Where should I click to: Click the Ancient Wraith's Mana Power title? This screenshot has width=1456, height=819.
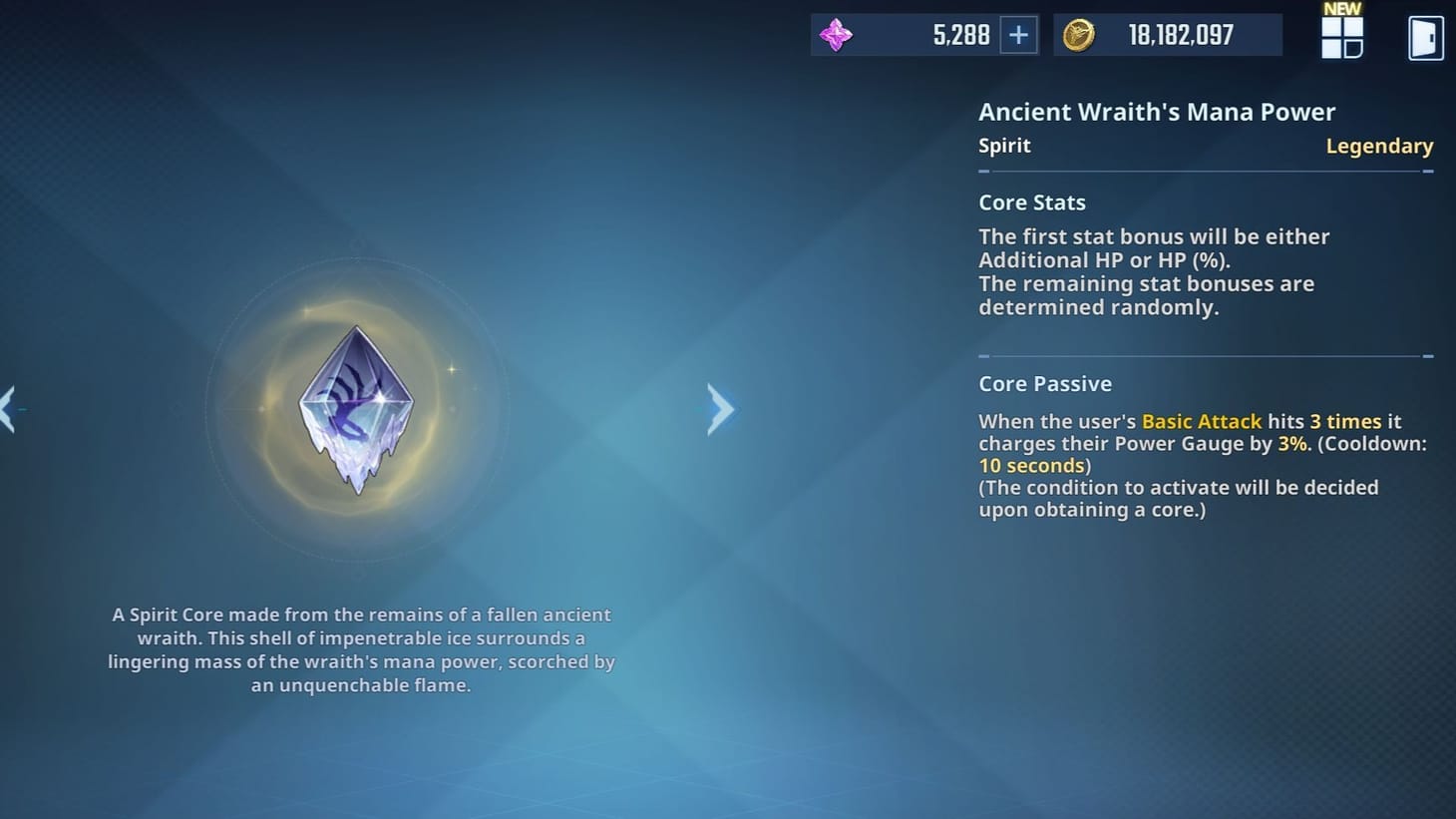1157,112
